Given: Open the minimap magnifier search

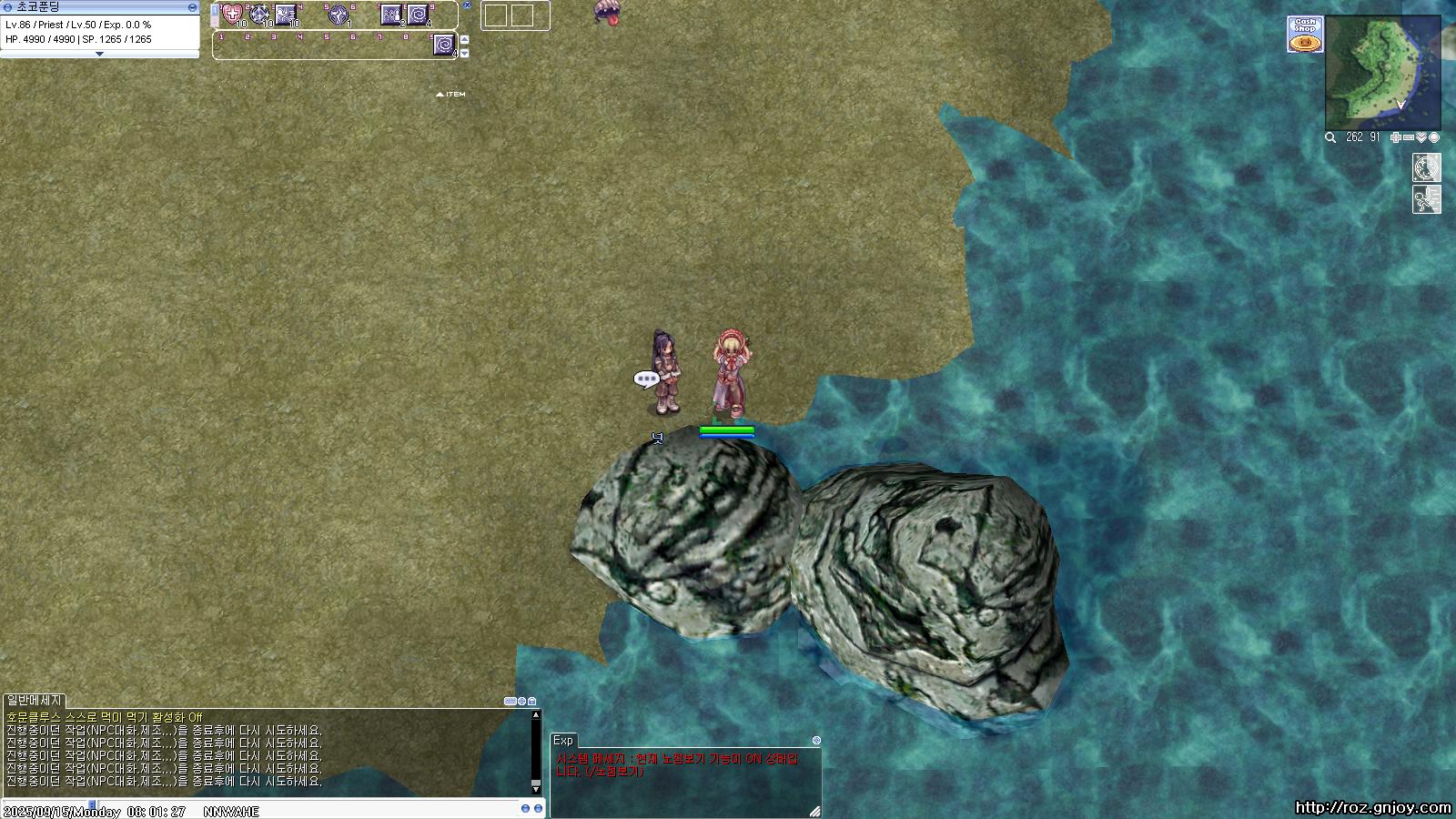Looking at the screenshot, I should point(1330,137).
